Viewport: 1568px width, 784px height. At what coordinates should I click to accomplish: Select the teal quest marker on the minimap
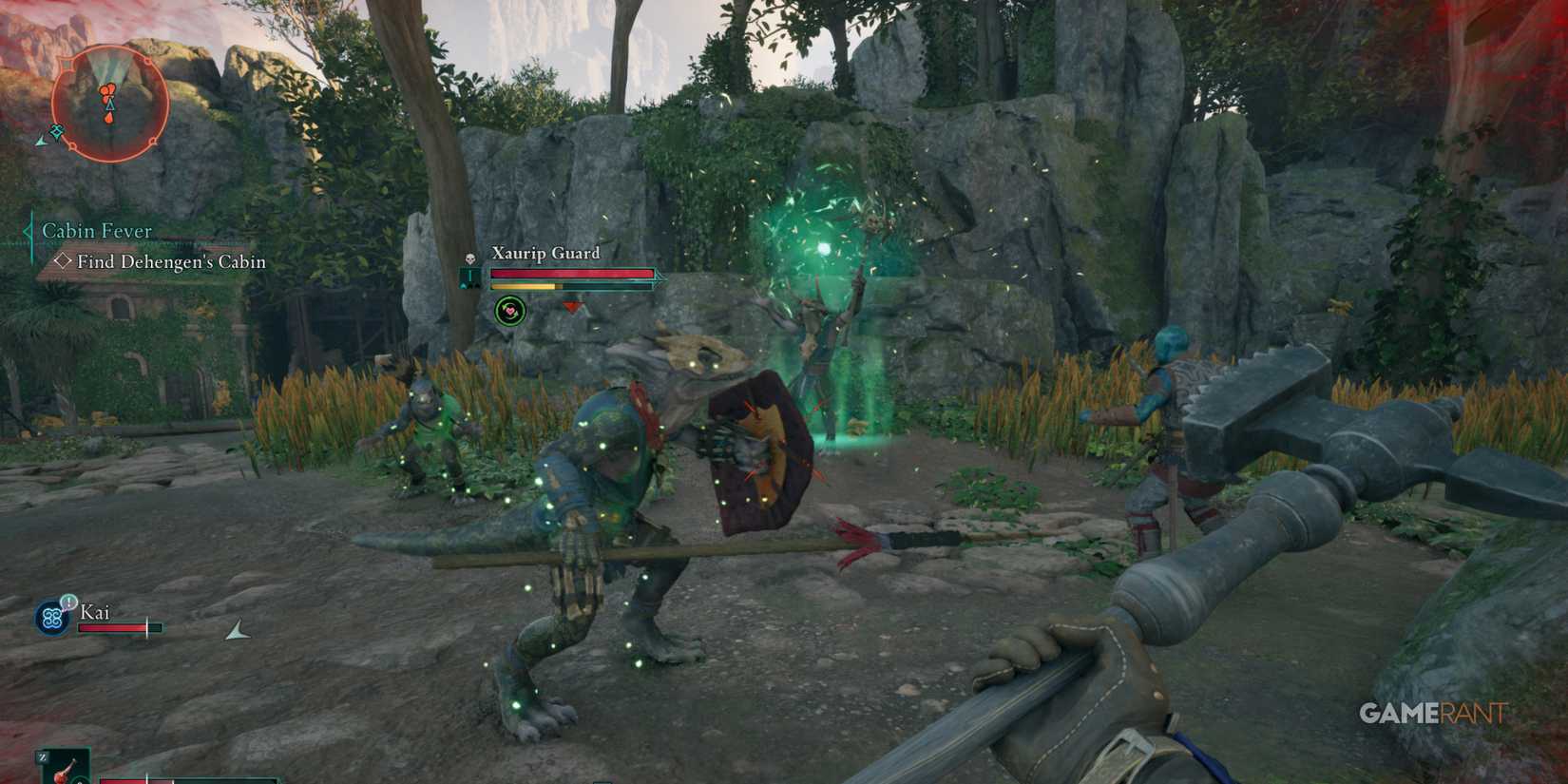[57, 131]
